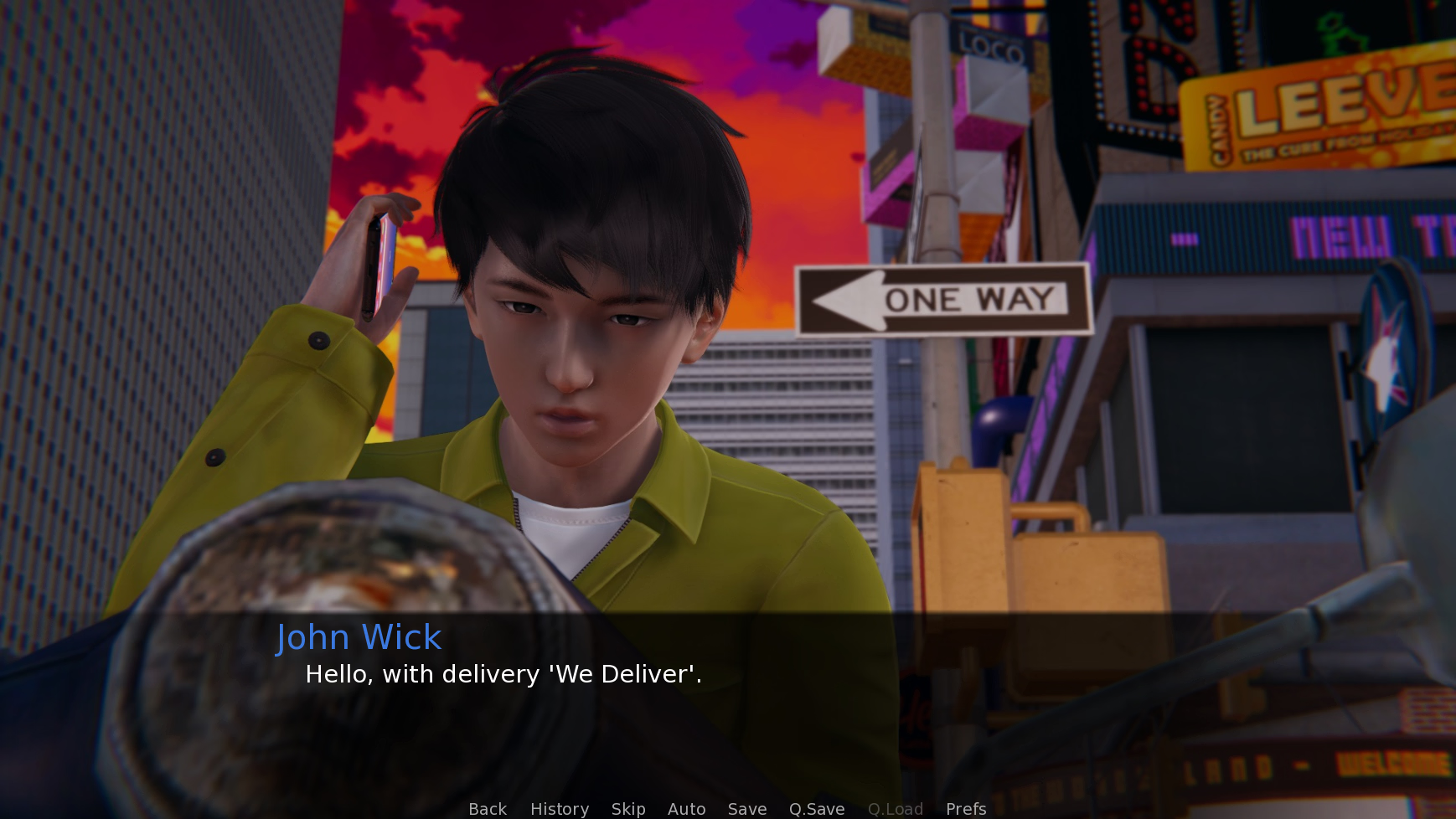Open the Prefs settings screen
Image resolution: width=1456 pixels, height=819 pixels.
[x=966, y=809]
